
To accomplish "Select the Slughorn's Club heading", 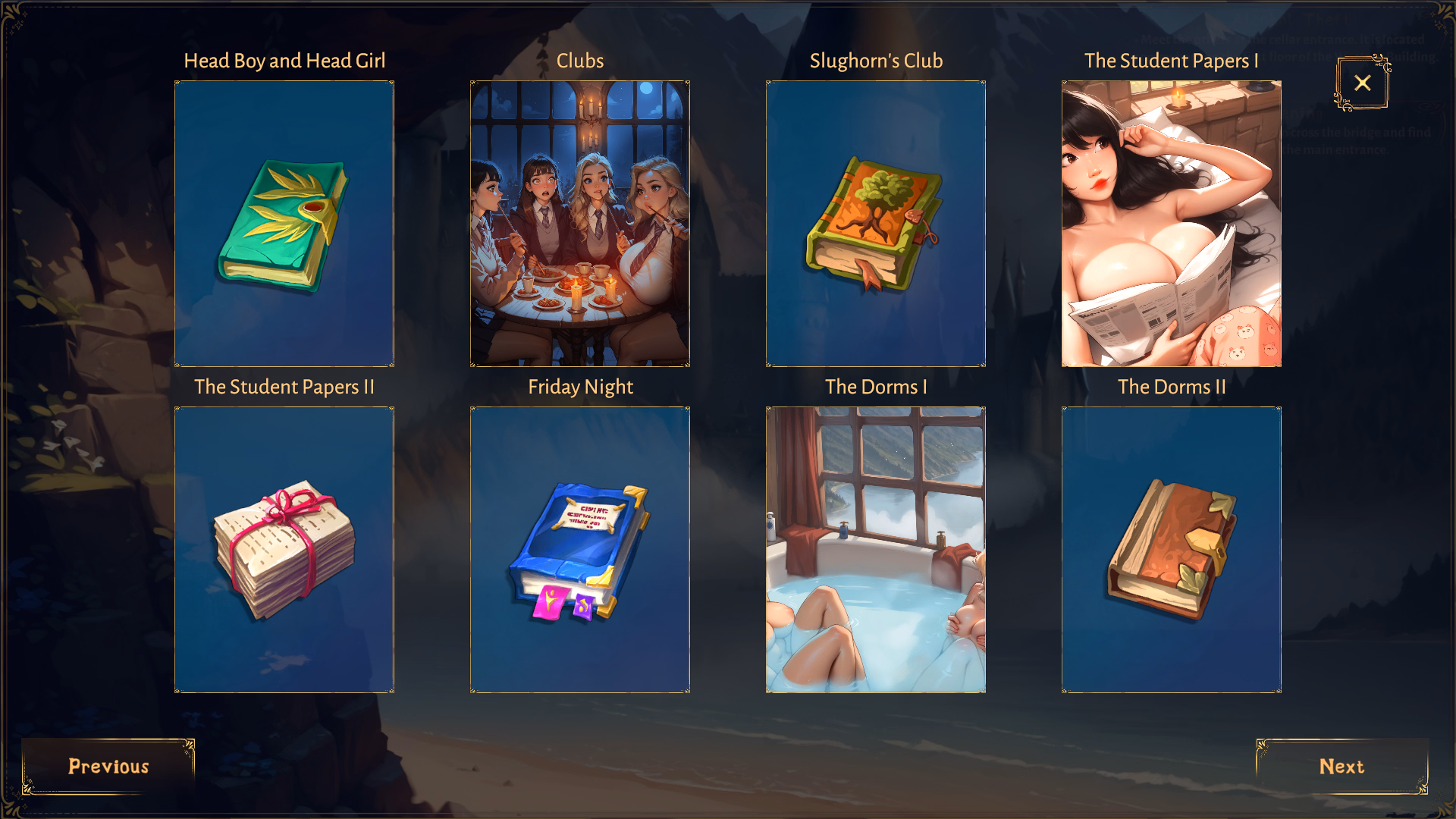I will [876, 61].
